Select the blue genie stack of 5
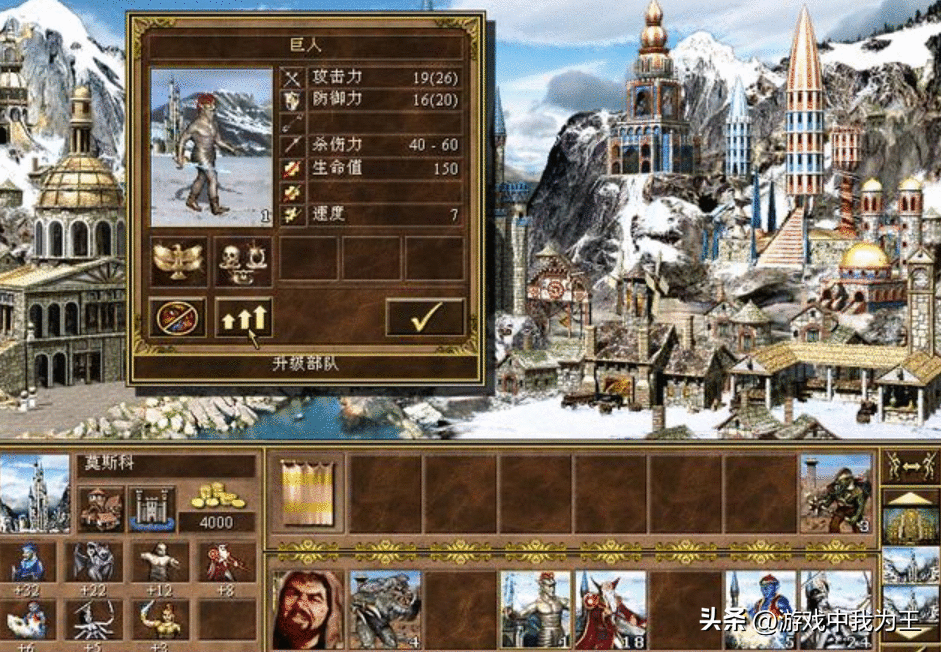 pyautogui.click(x=760, y=610)
